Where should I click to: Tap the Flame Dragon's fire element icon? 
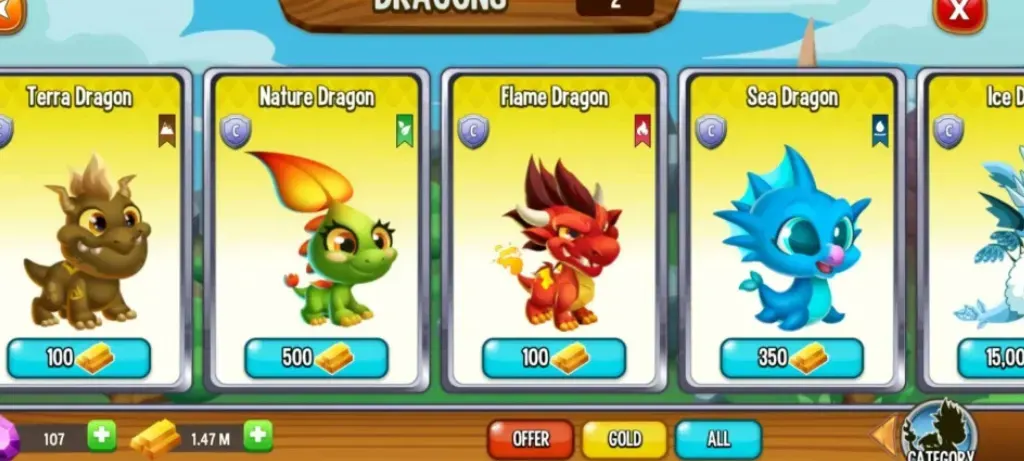click(x=642, y=130)
